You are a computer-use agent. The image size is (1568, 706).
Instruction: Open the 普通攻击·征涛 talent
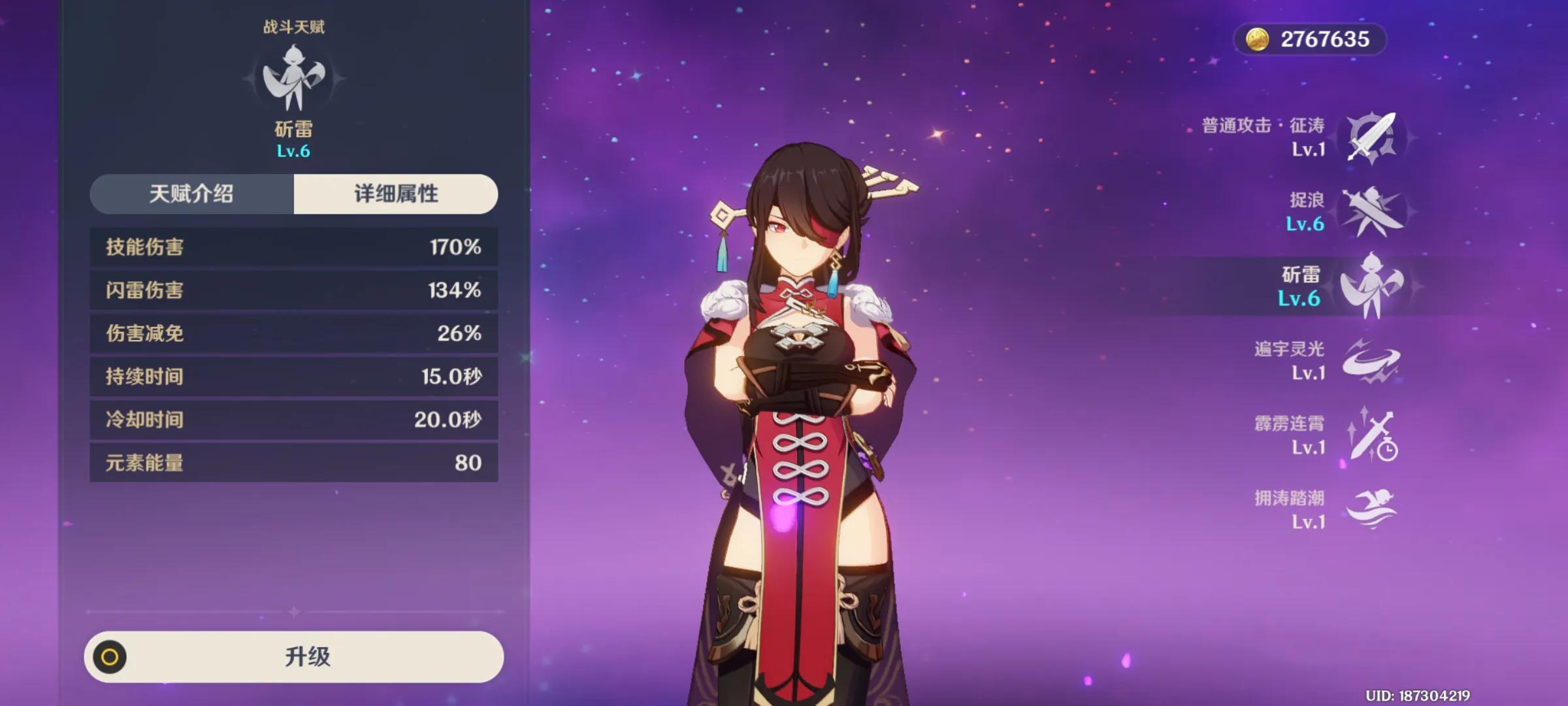pyautogui.click(x=1371, y=138)
